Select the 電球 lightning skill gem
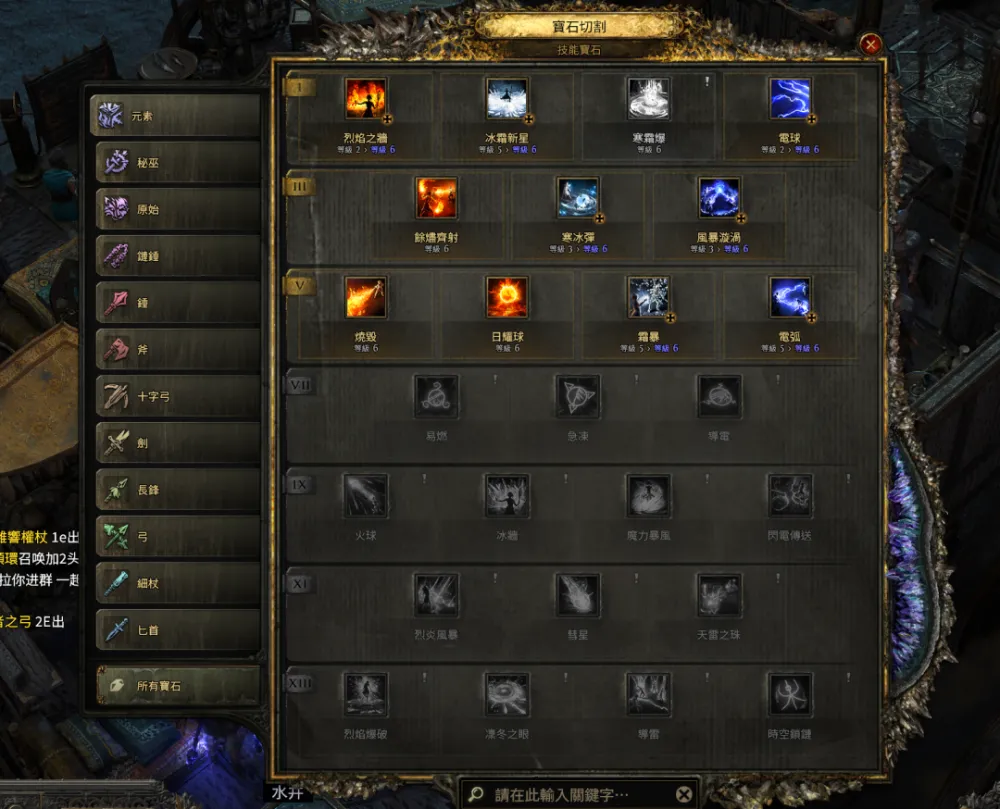 point(789,99)
